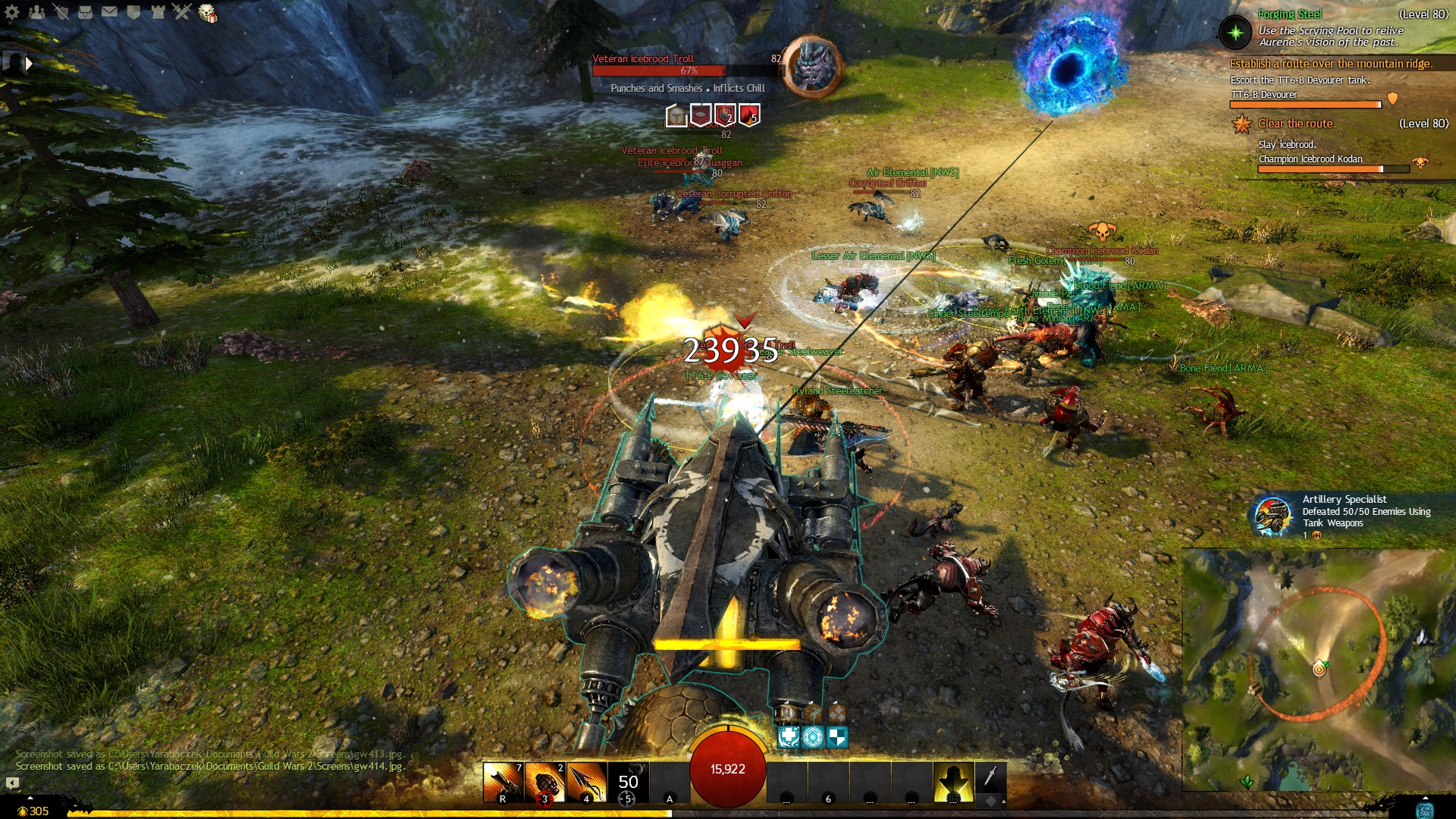Use the harpoon tank skill
The height and width of the screenshot is (819, 1456).
[586, 783]
